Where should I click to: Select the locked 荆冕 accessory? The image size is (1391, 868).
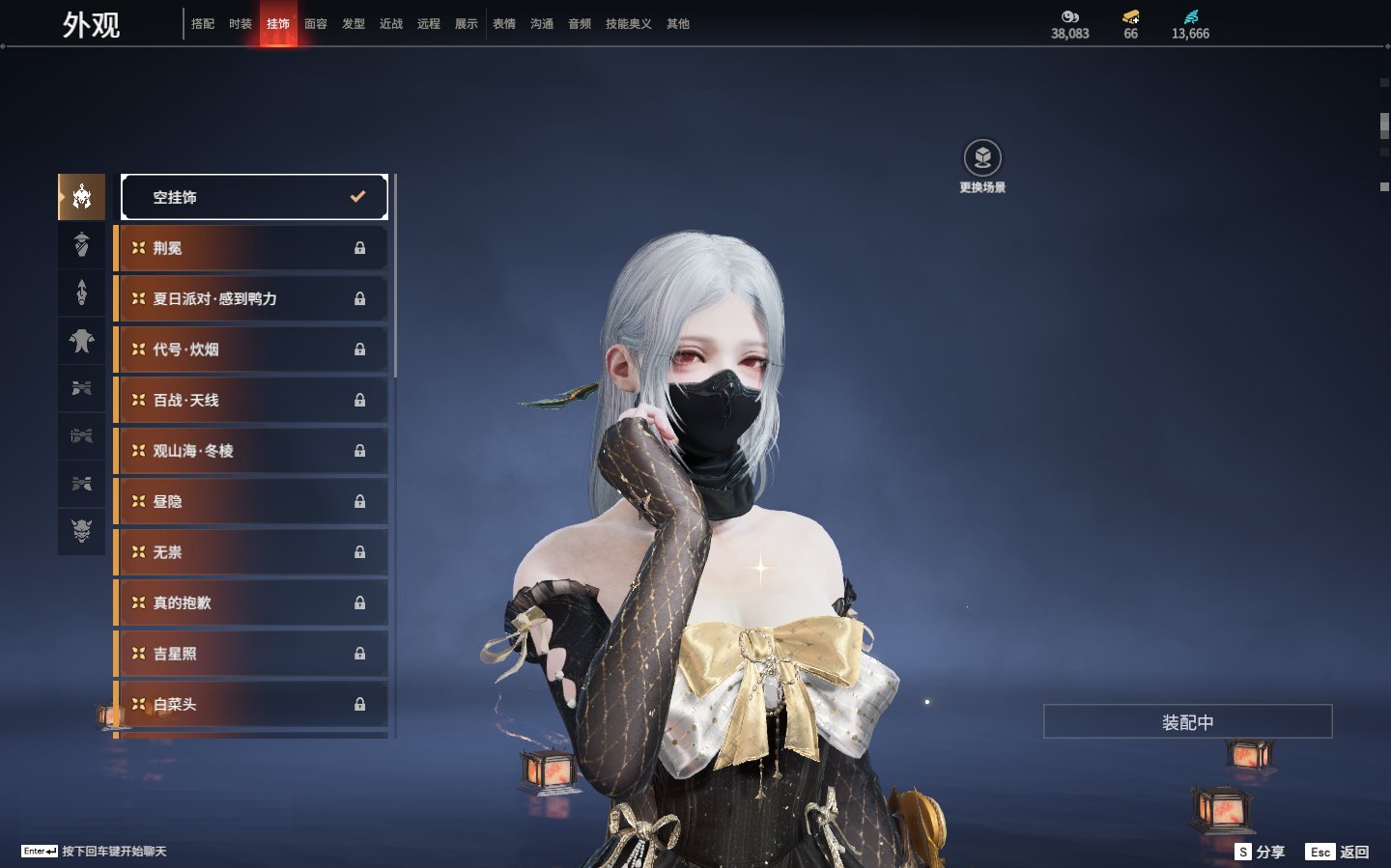click(251, 248)
